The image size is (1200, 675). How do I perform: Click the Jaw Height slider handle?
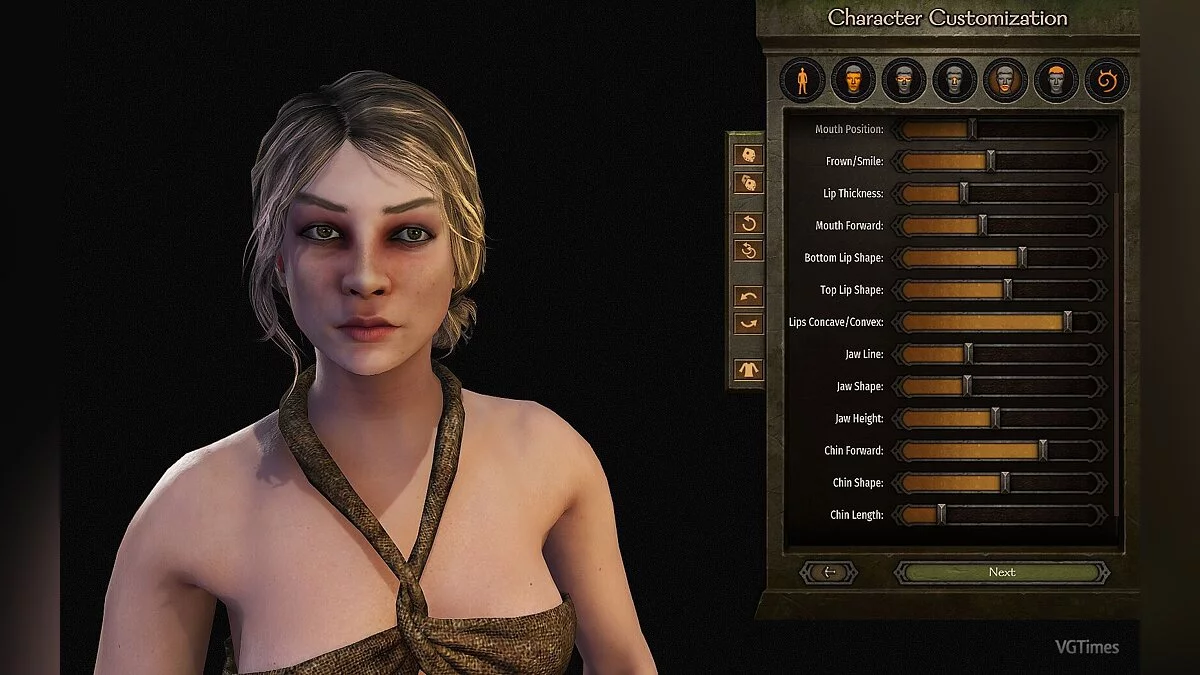[995, 418]
